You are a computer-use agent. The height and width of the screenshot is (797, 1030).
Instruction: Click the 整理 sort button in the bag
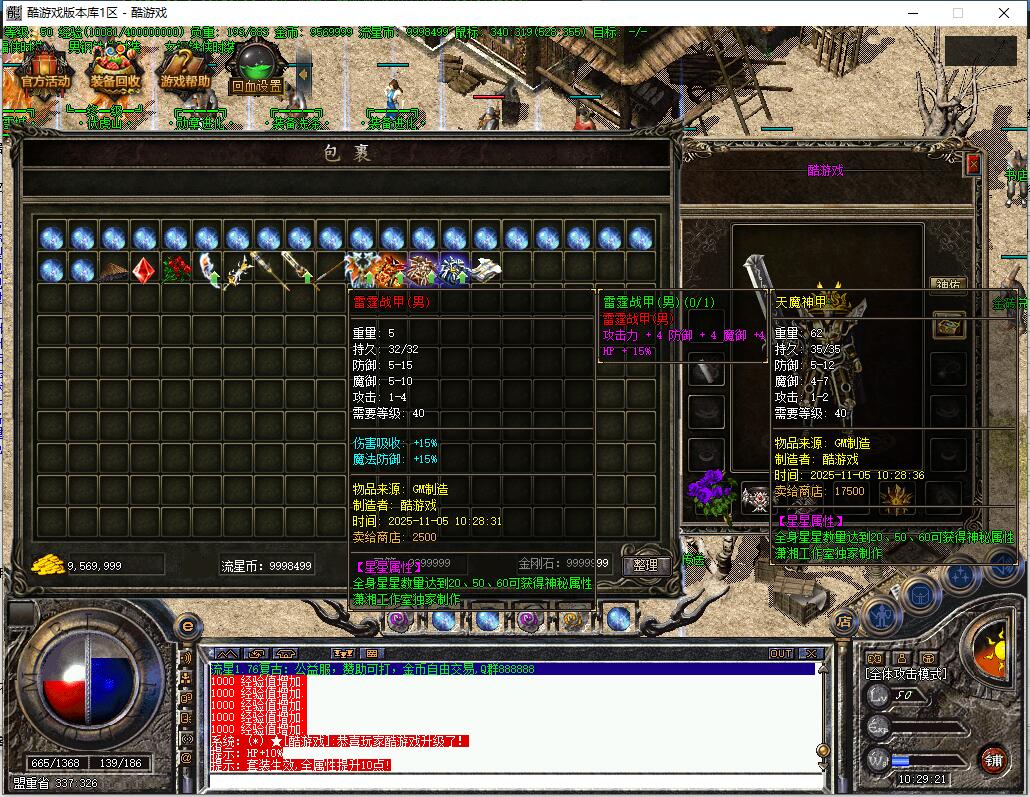(646, 565)
